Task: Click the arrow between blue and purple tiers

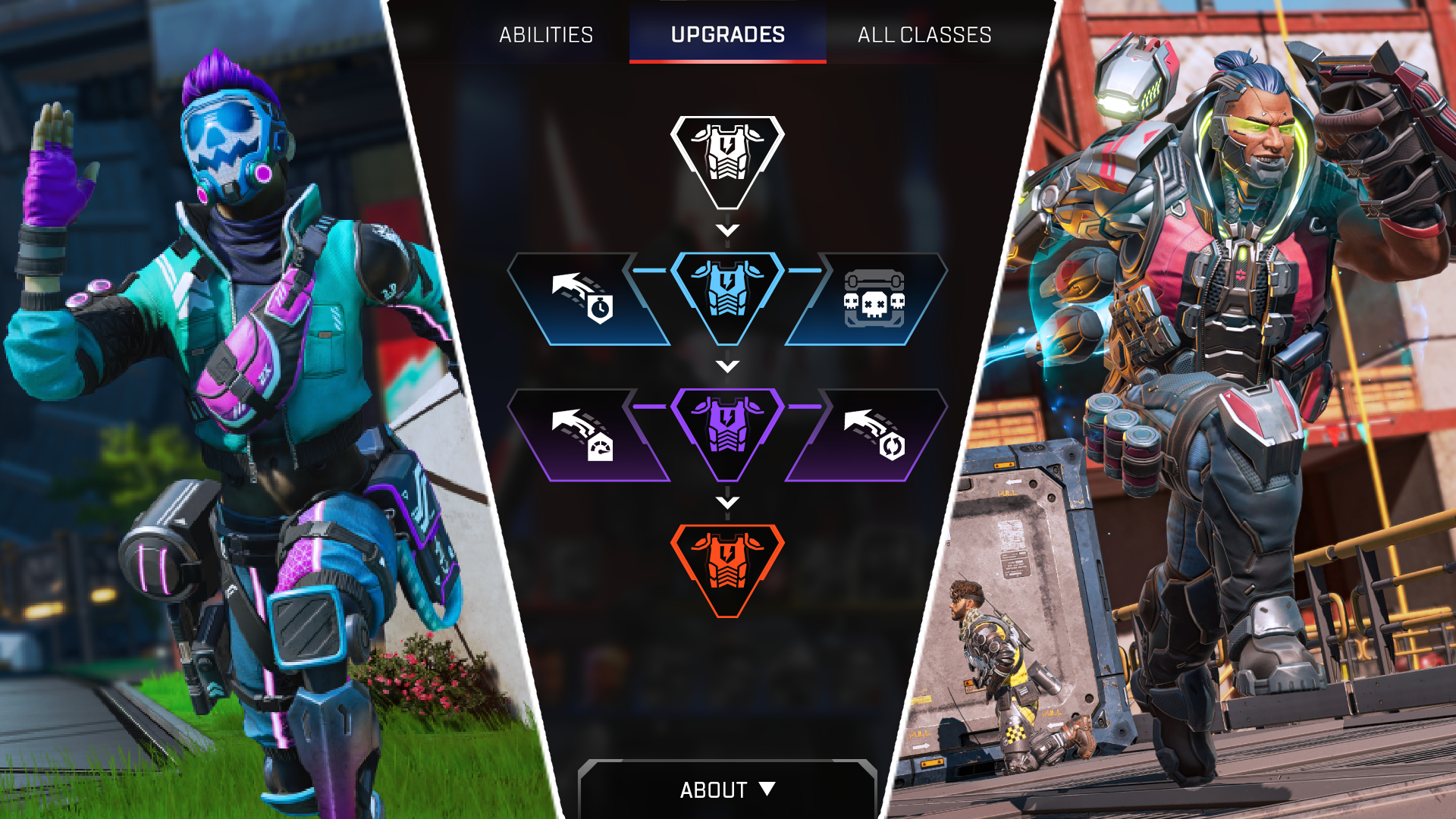Action: (729, 367)
